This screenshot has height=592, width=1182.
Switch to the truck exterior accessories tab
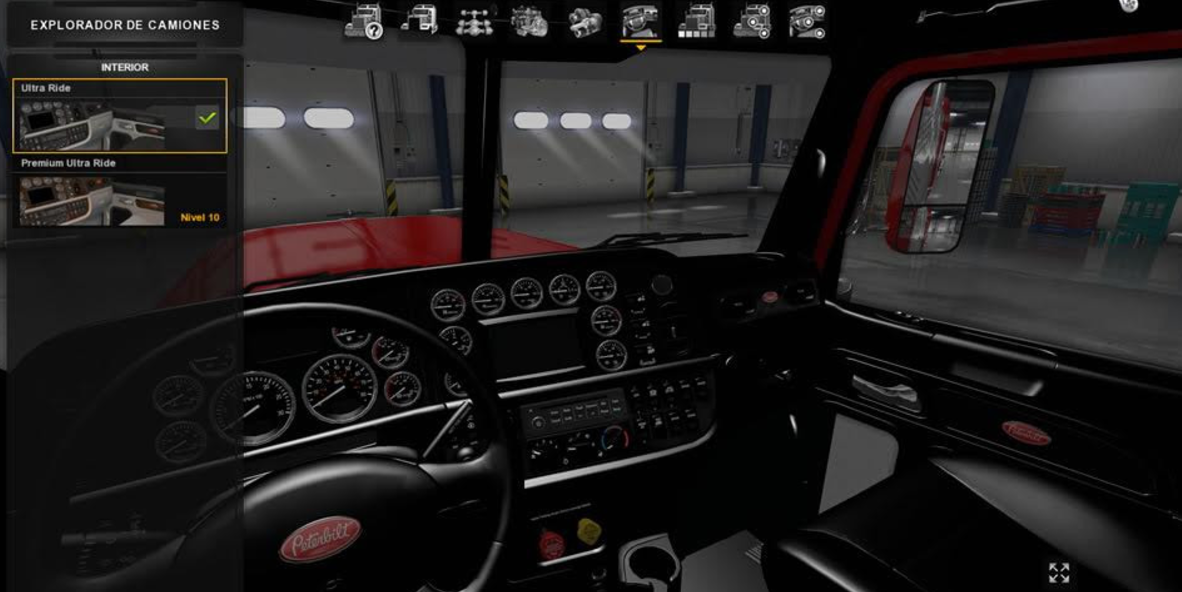(751, 21)
